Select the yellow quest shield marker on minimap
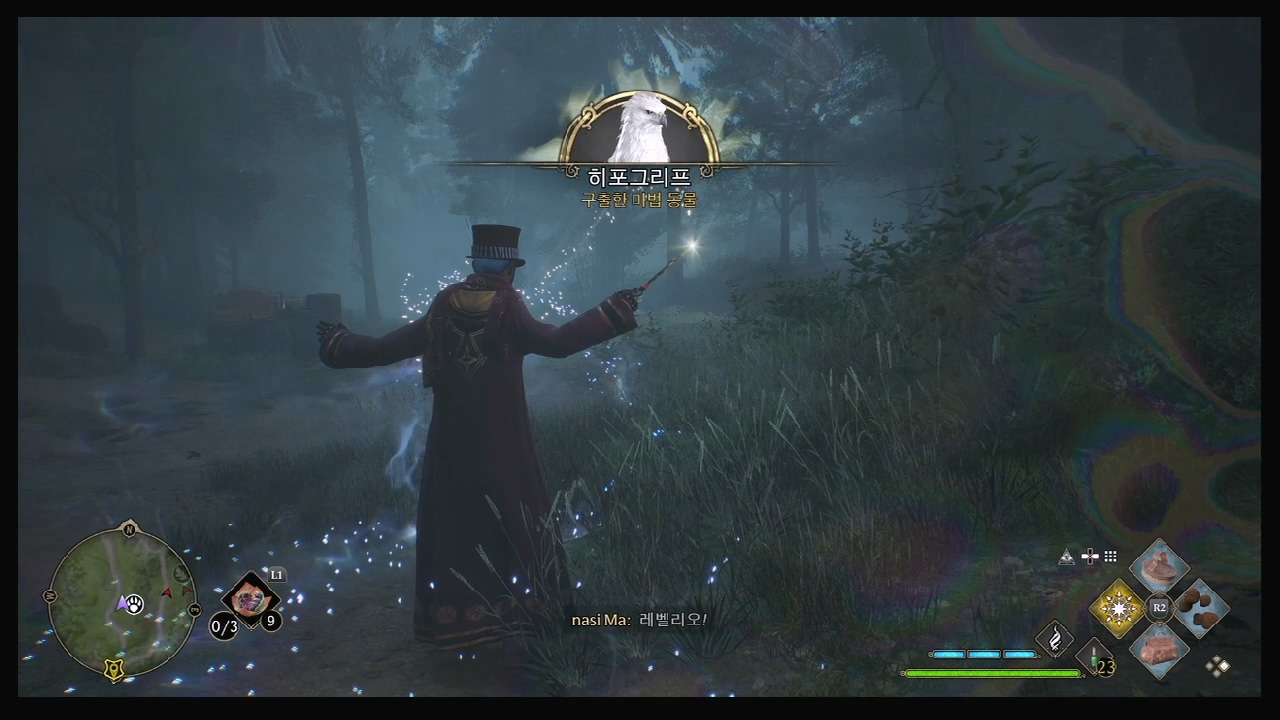 (x=115, y=671)
